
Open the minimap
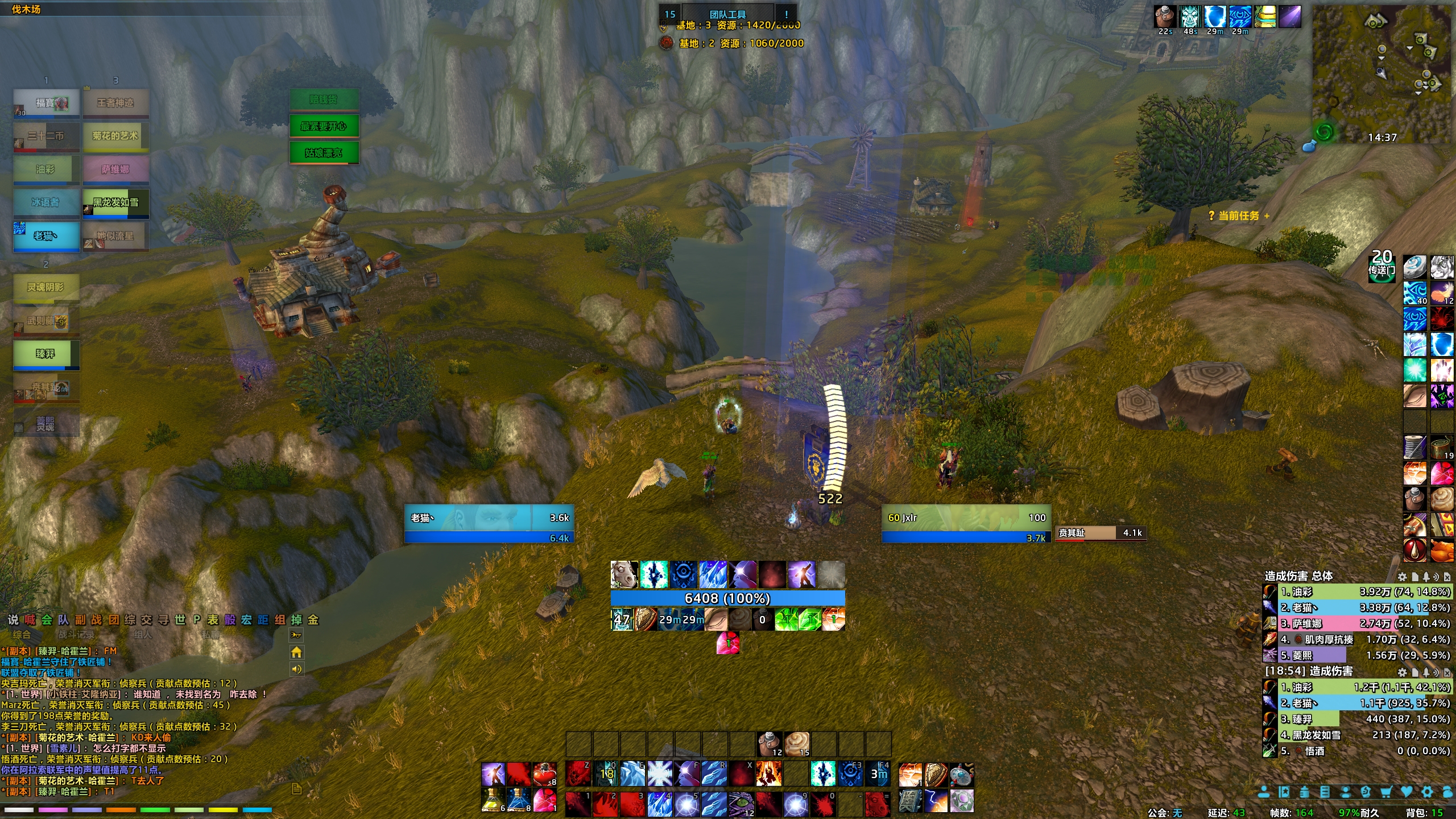(x=1382, y=74)
